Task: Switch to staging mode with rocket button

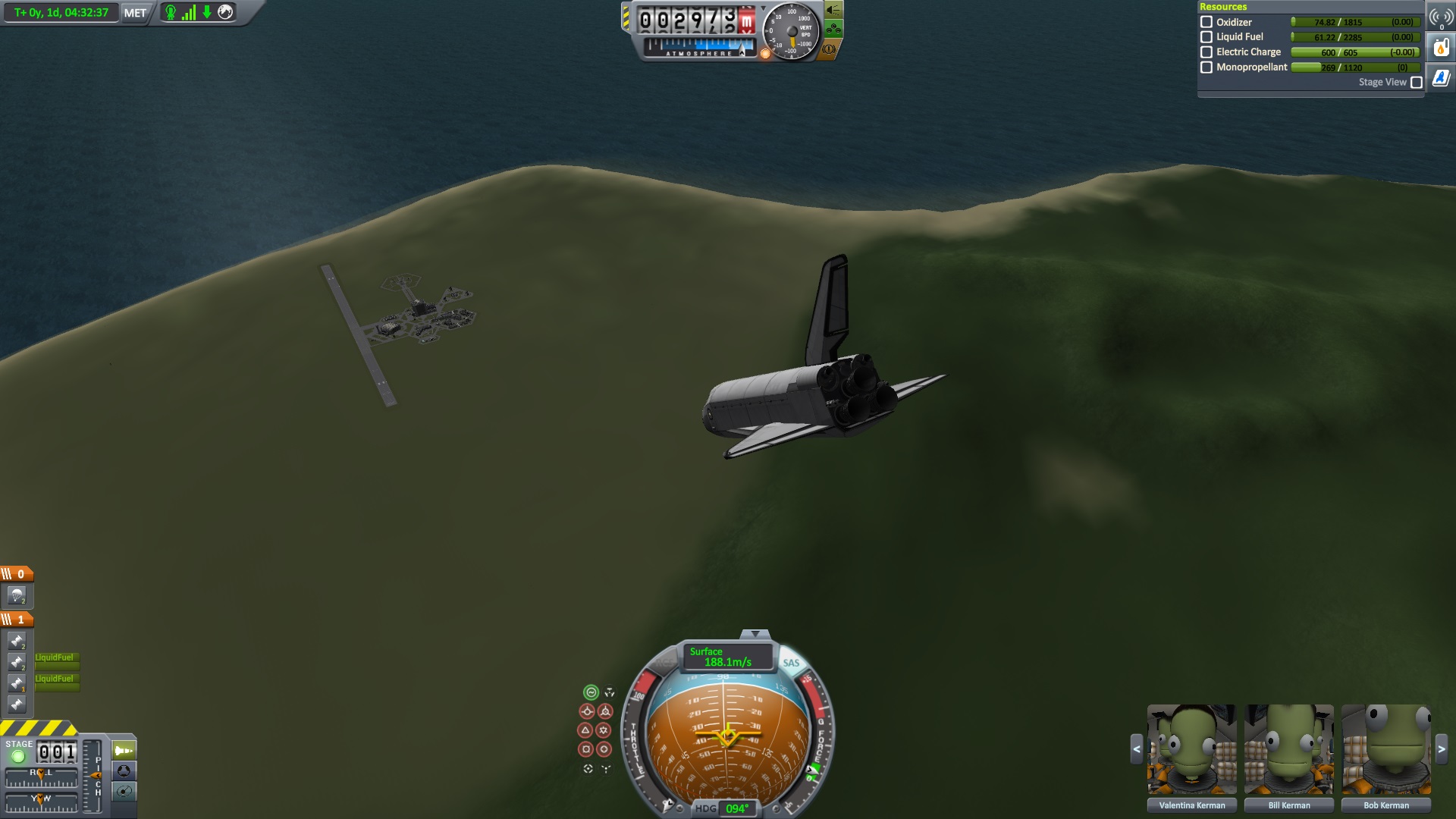Action: tap(124, 751)
